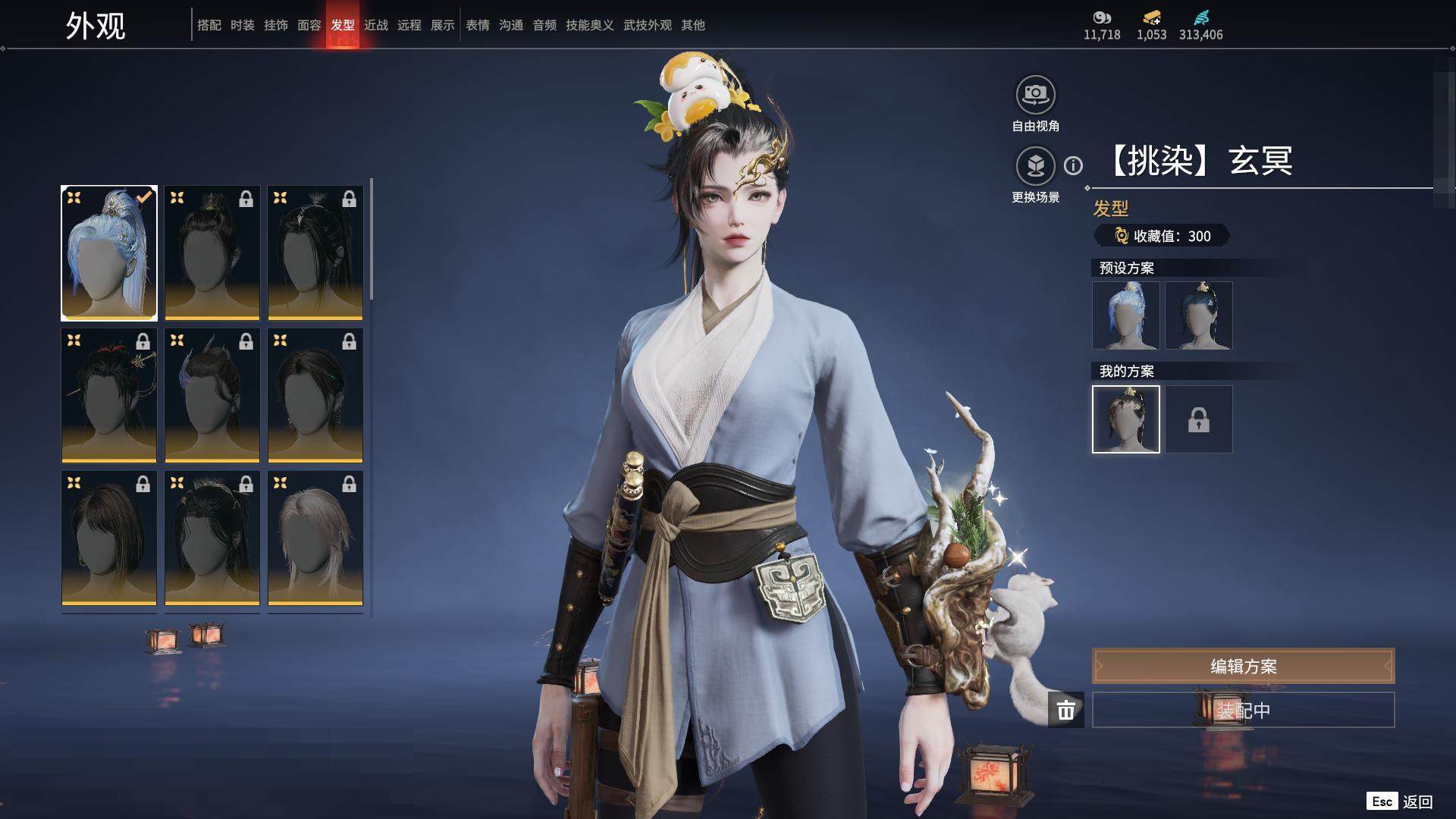Show the 表情 tab
The height and width of the screenshot is (819, 1456).
[477, 25]
